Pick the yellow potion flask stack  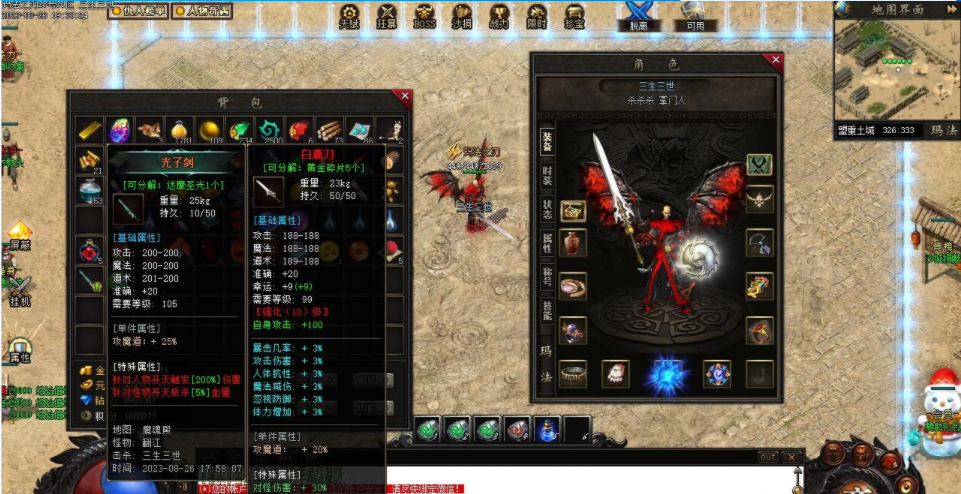[x=180, y=130]
